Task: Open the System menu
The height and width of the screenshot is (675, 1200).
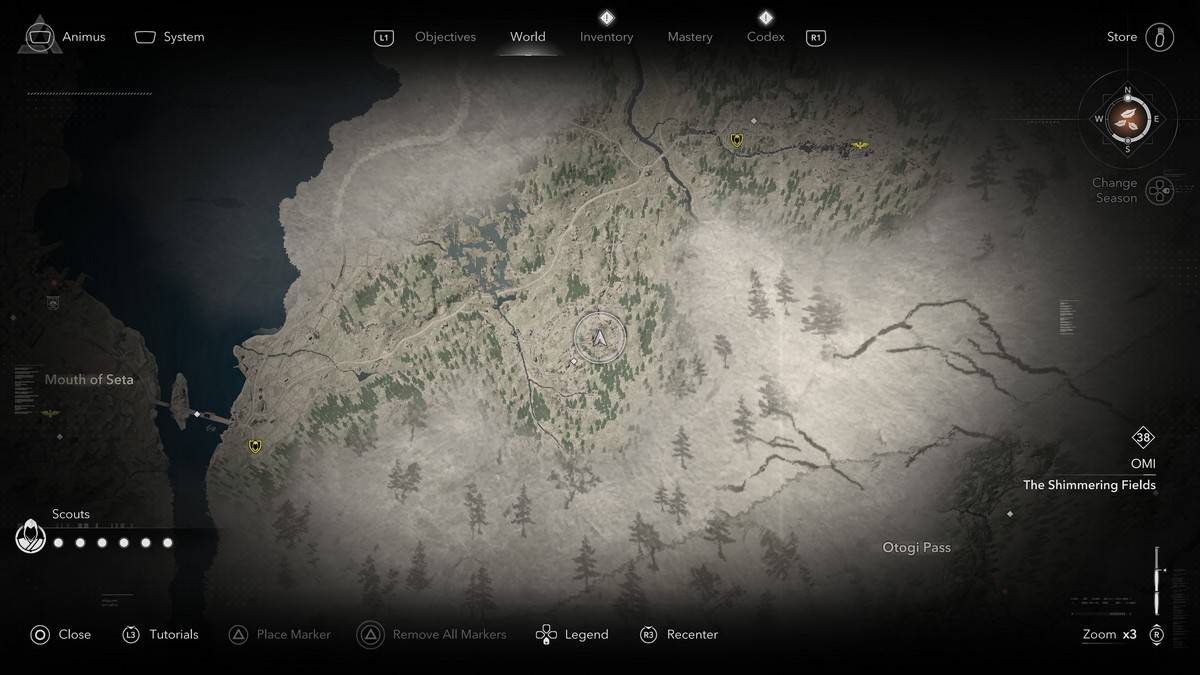Action: [170, 37]
